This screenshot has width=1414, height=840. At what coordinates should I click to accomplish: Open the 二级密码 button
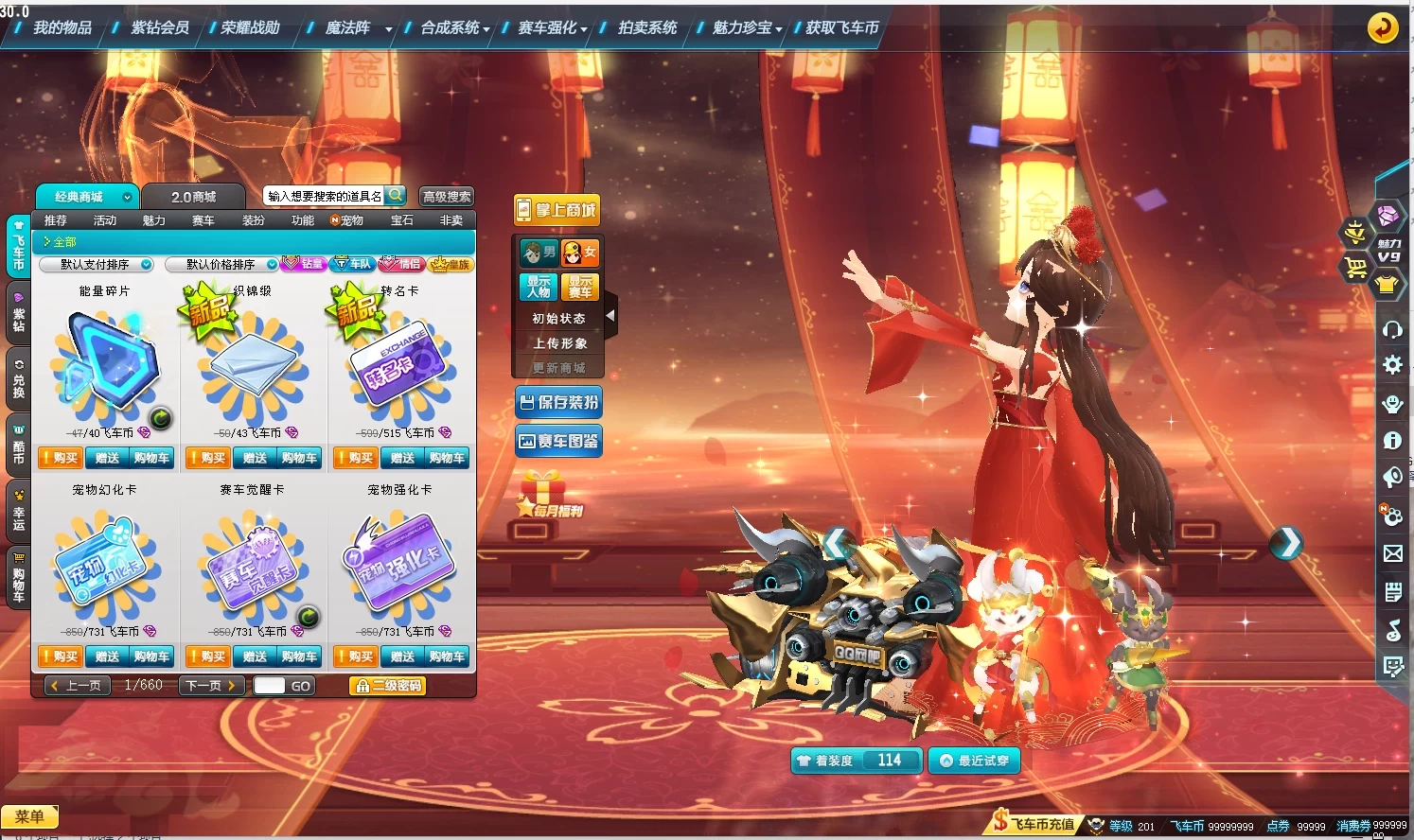click(x=388, y=686)
